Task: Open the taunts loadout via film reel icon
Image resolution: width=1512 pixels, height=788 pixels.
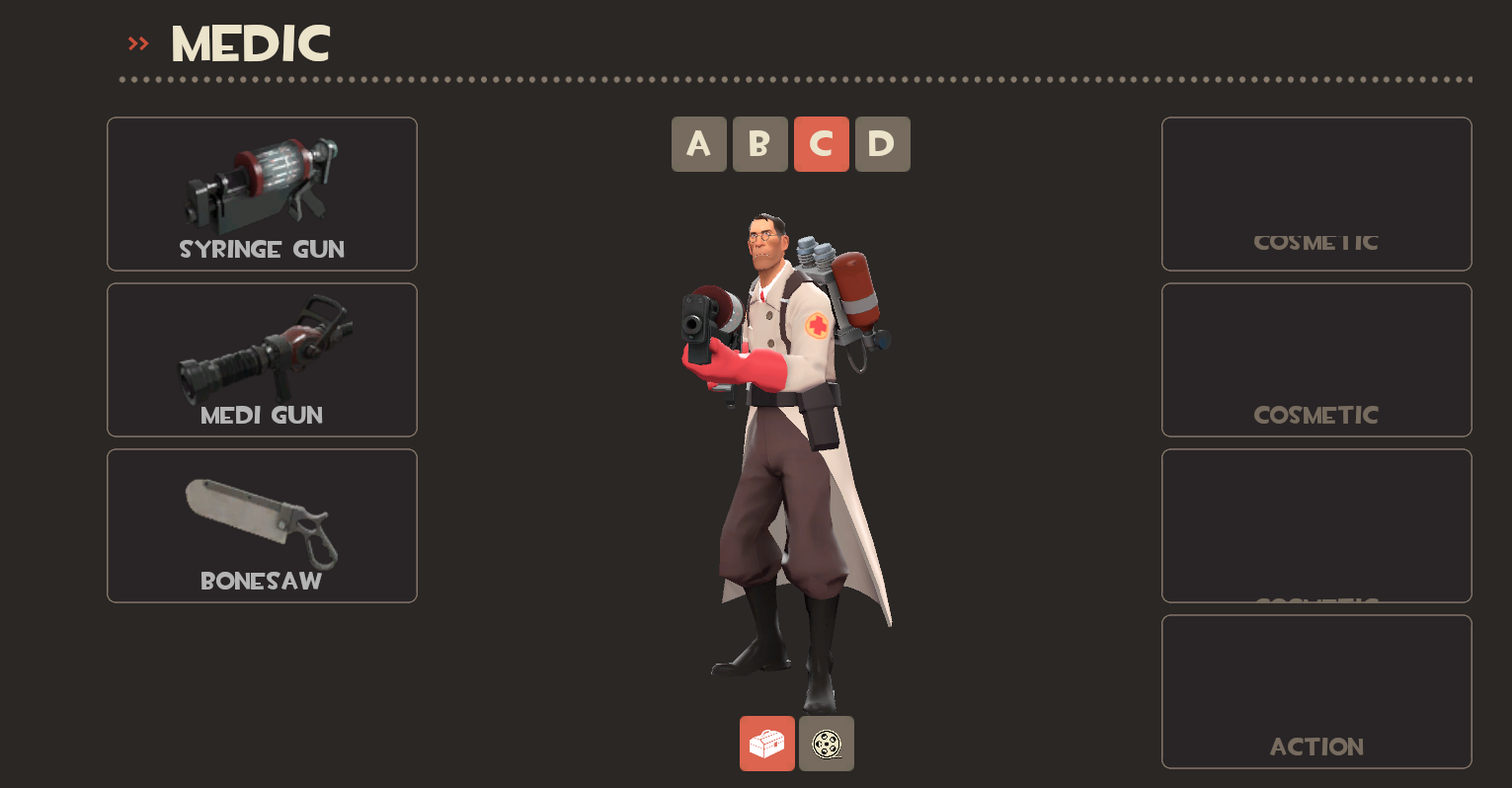Action: (827, 744)
